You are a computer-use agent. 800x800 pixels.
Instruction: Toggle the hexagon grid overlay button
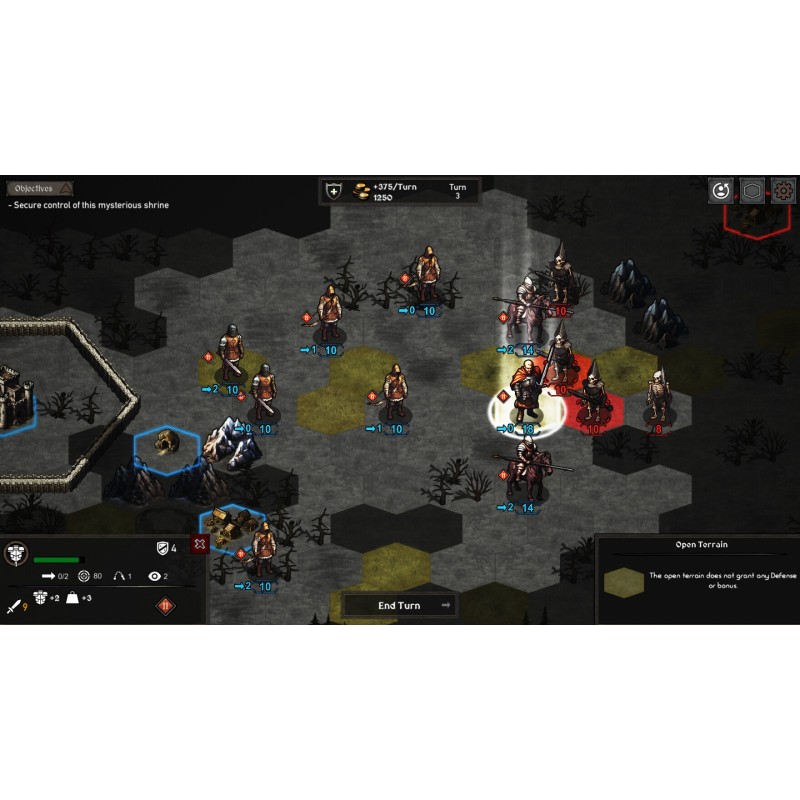pos(752,190)
